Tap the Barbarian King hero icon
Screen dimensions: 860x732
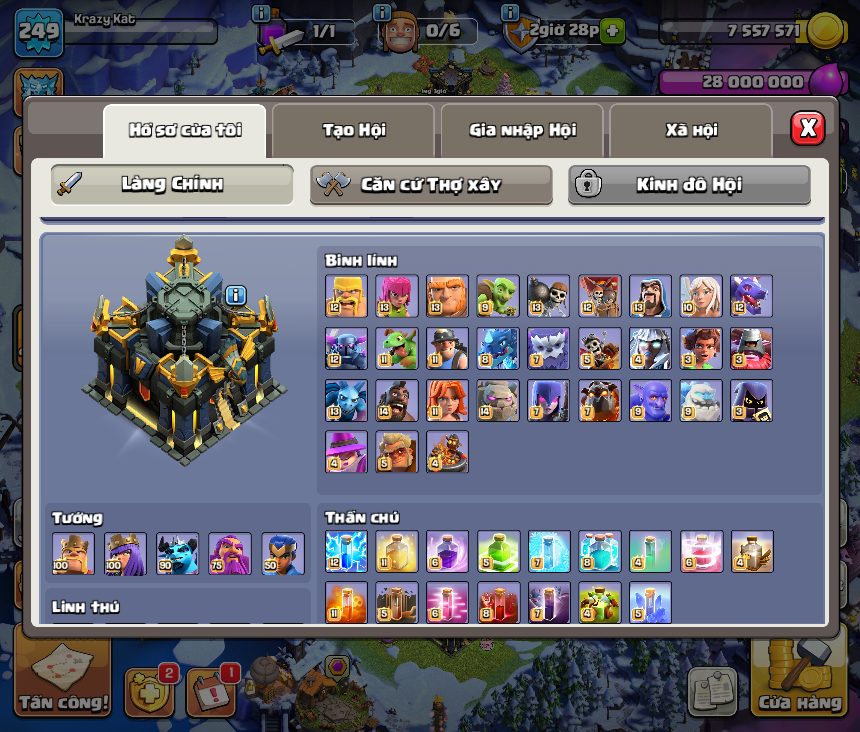74,553
